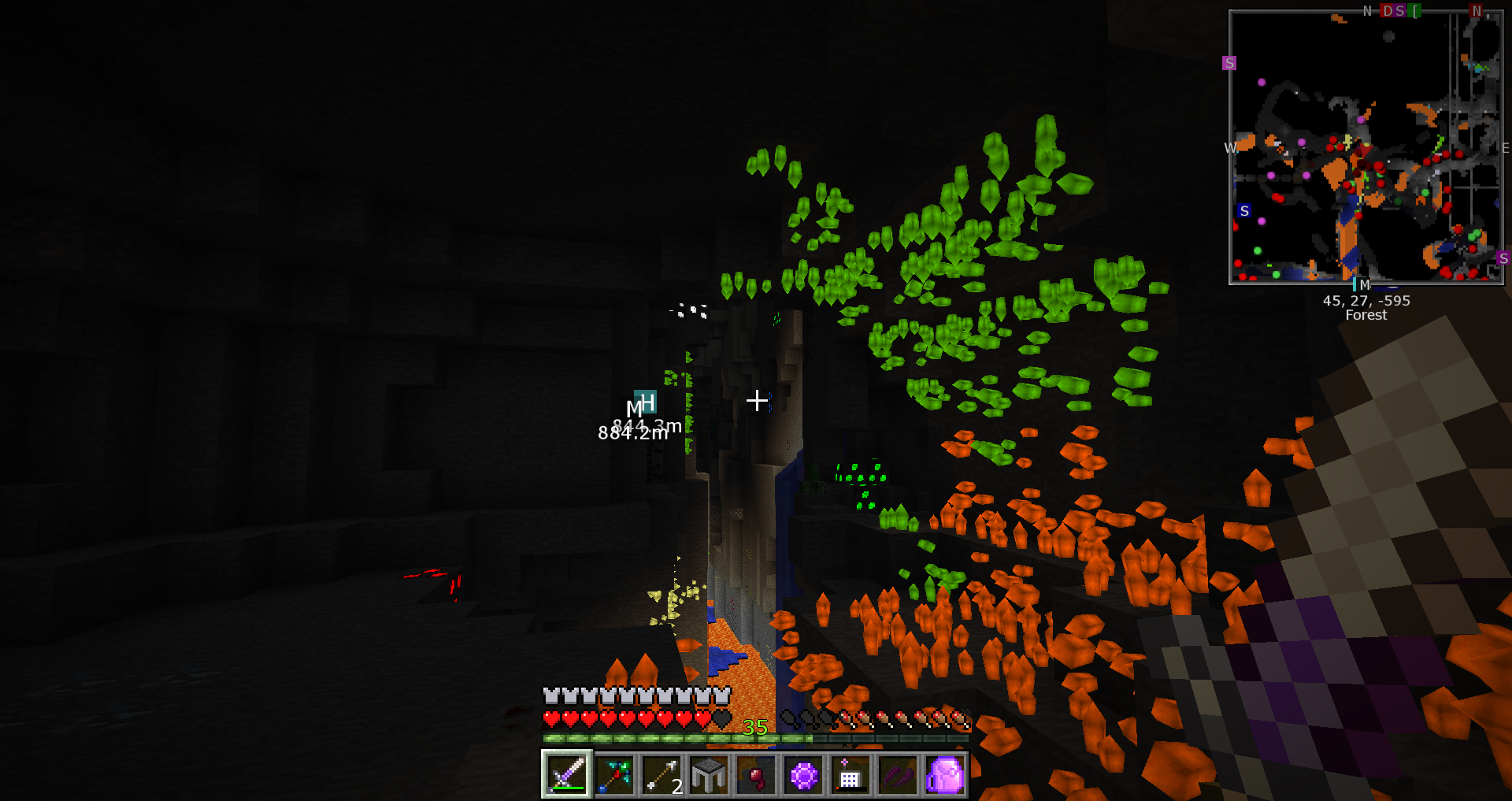1512x801 pixels.
Task: Click the Forest biome label under the minimap
Action: (x=1365, y=315)
